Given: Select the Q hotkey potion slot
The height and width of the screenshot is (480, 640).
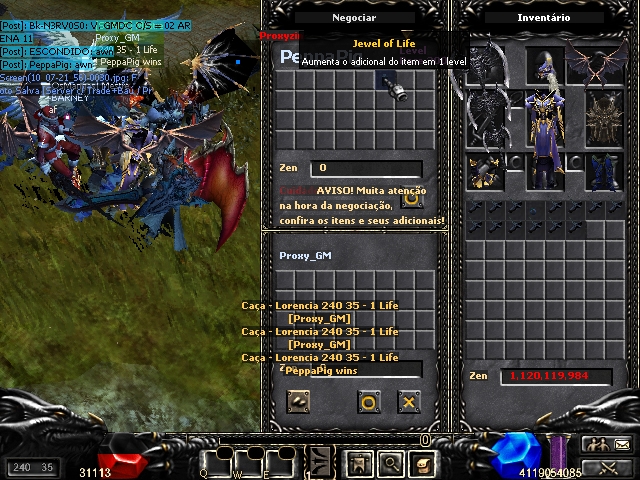Looking at the screenshot, I should tap(217, 464).
